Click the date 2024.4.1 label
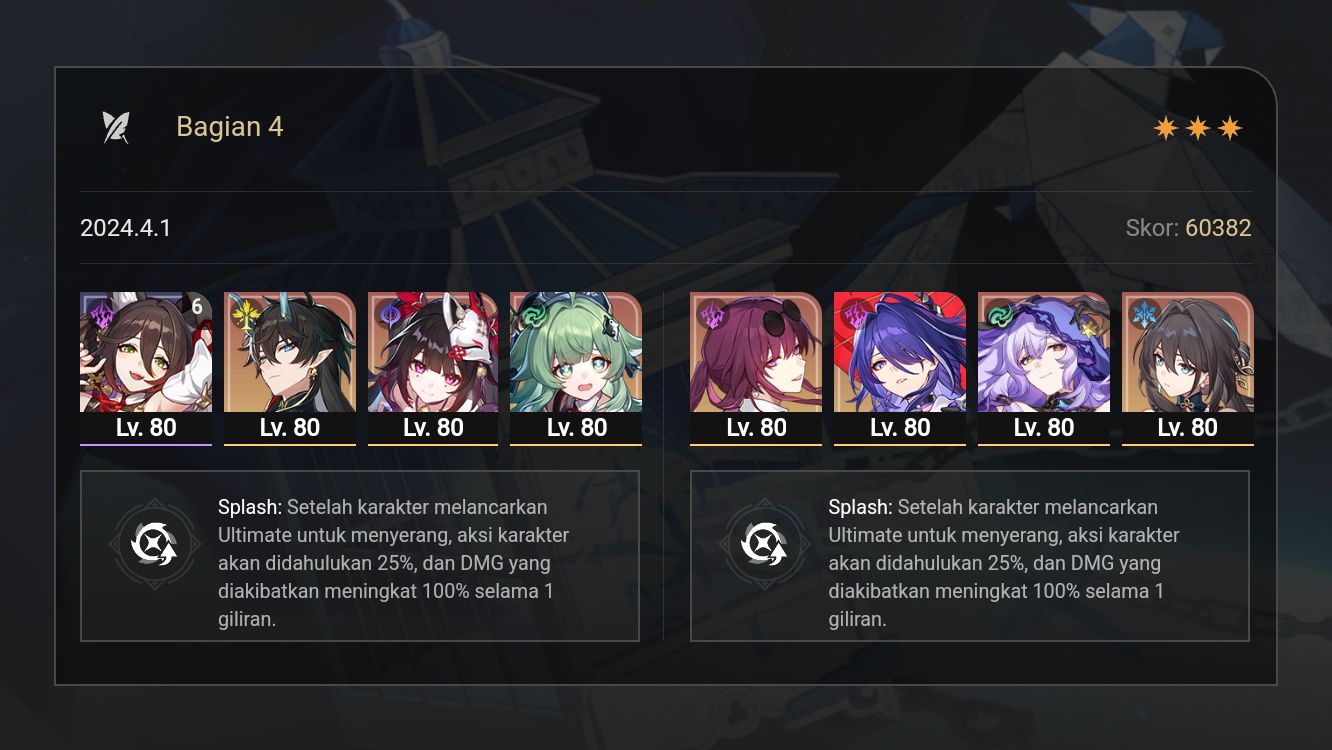The image size is (1332, 750). 124,228
